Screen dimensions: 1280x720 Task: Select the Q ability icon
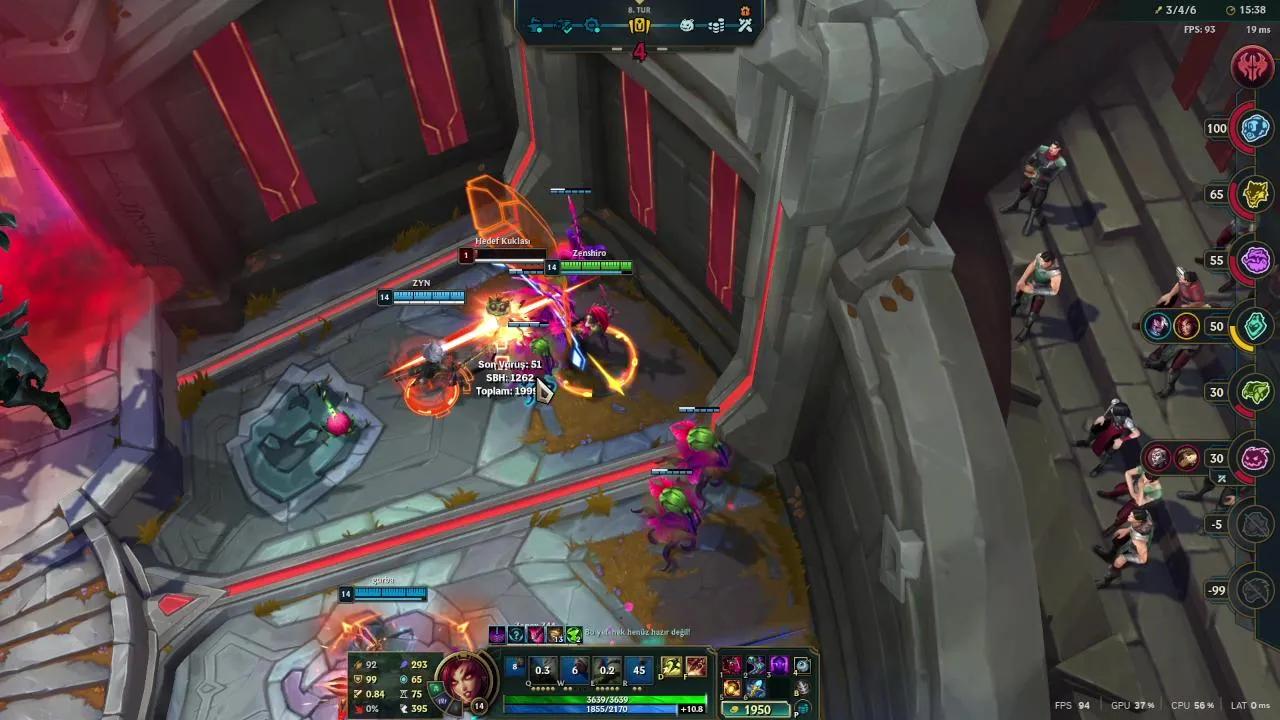click(541, 670)
